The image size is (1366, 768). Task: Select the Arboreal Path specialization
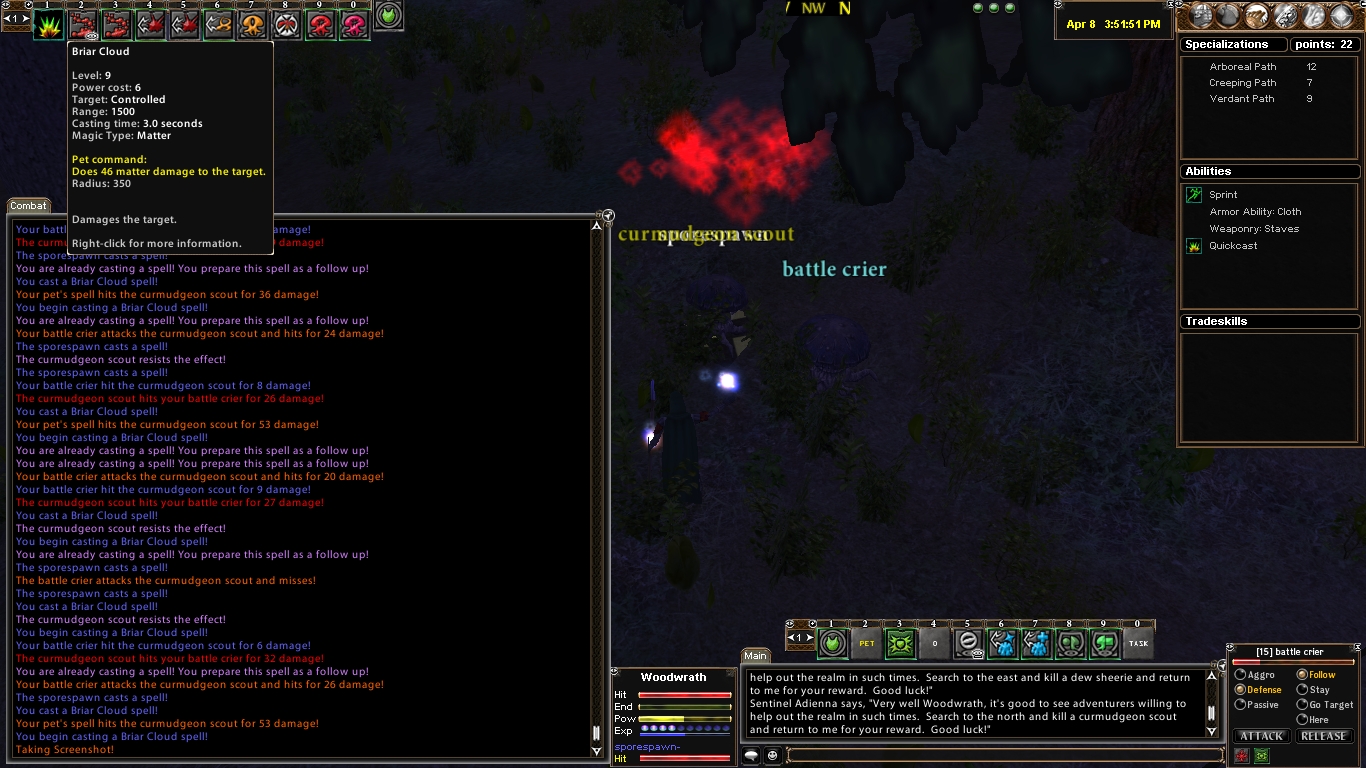pyautogui.click(x=1243, y=67)
